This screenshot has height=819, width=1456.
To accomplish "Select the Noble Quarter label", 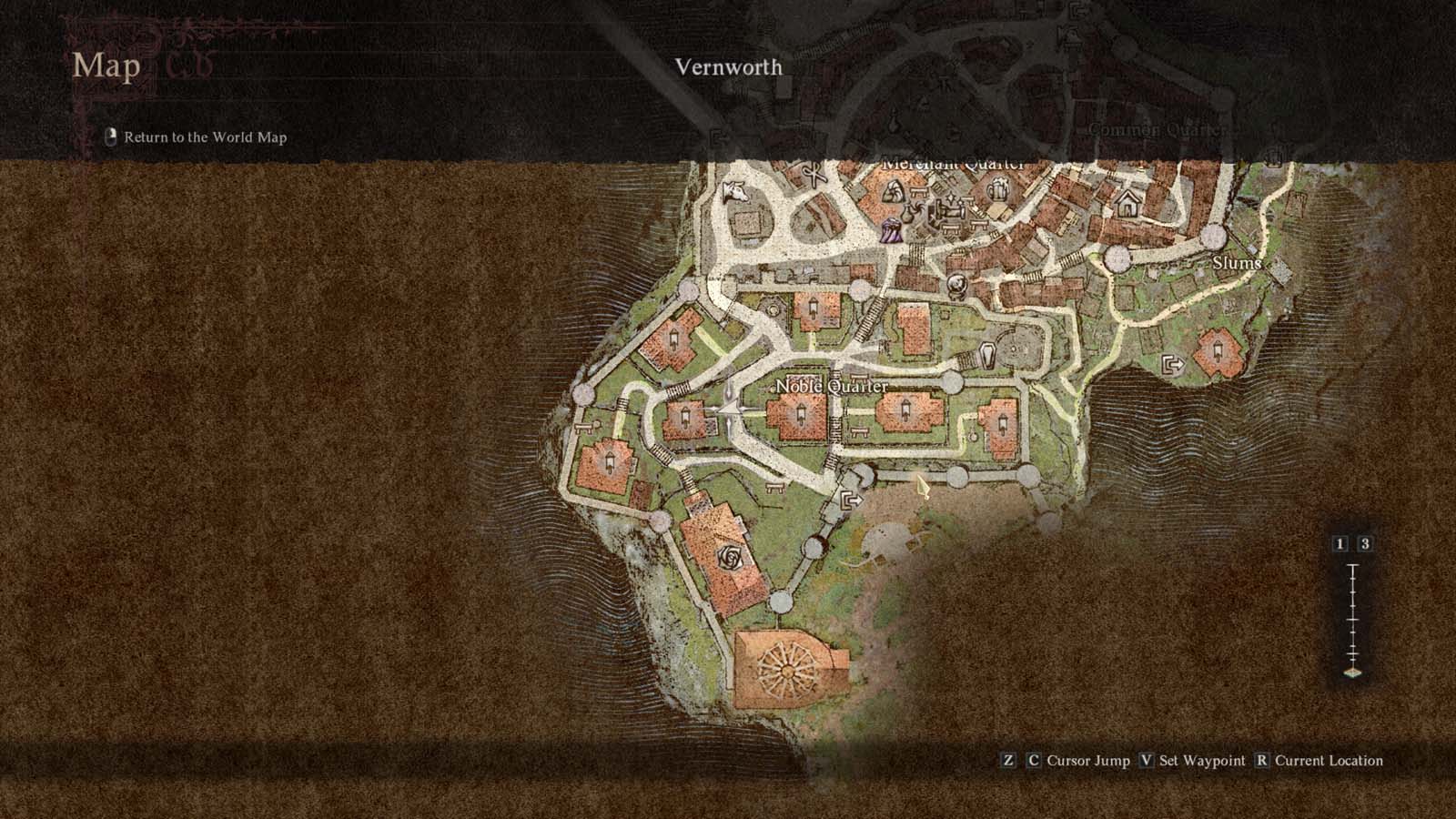I will coord(834,386).
